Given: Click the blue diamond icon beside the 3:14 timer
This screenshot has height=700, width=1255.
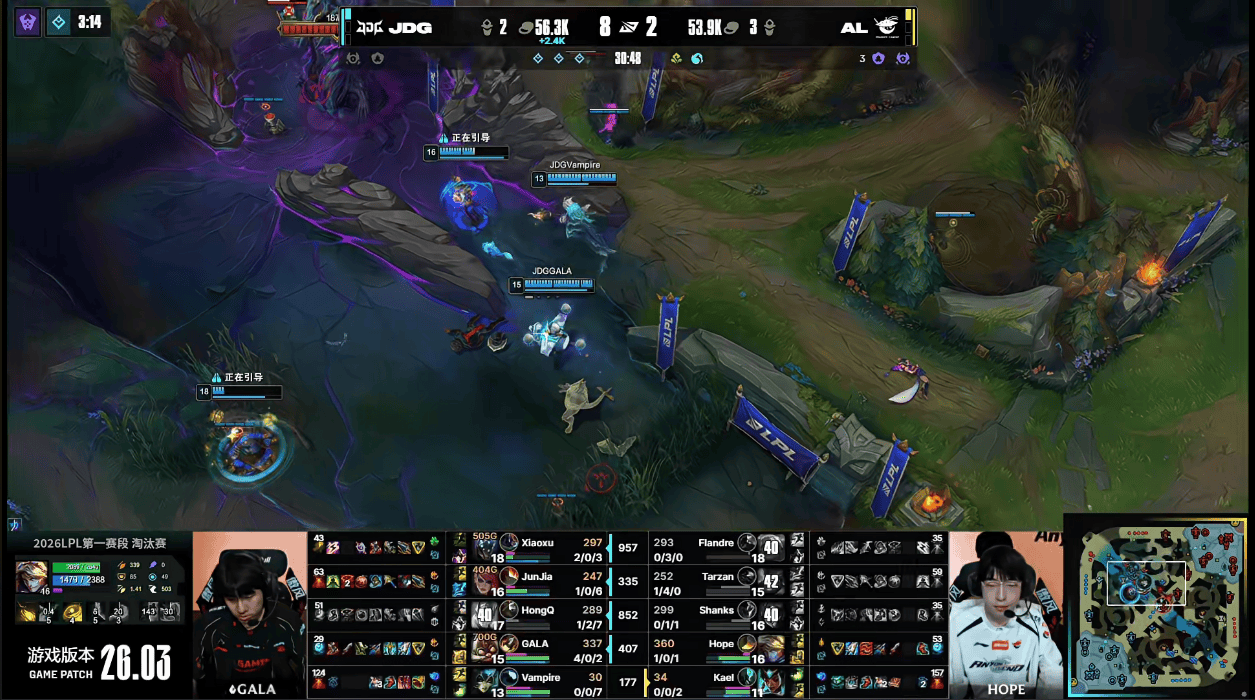Looking at the screenshot, I should (59, 21).
